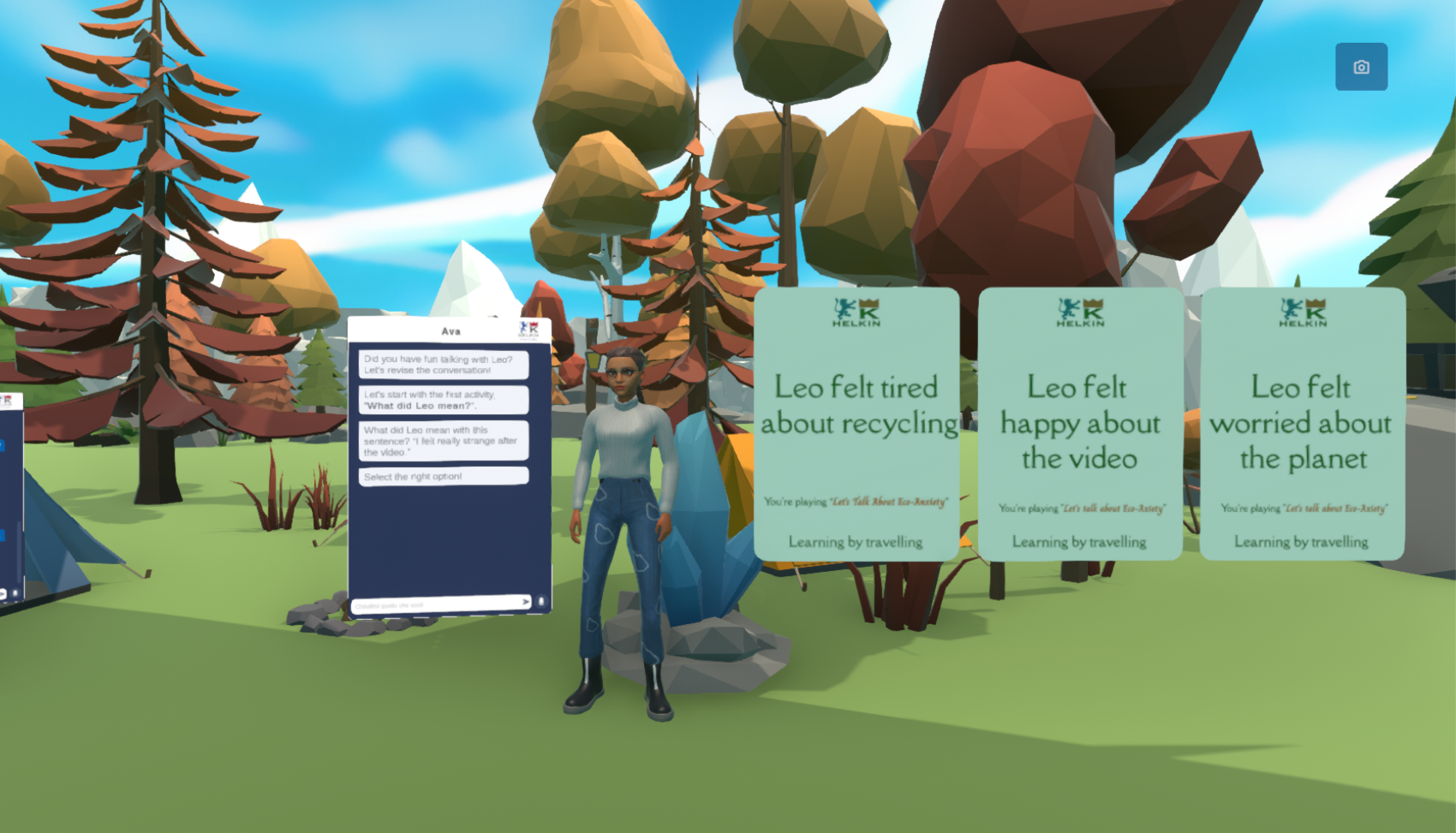
Task: Click 'Learning by travelling' on the rightmost card
Action: click(1302, 541)
